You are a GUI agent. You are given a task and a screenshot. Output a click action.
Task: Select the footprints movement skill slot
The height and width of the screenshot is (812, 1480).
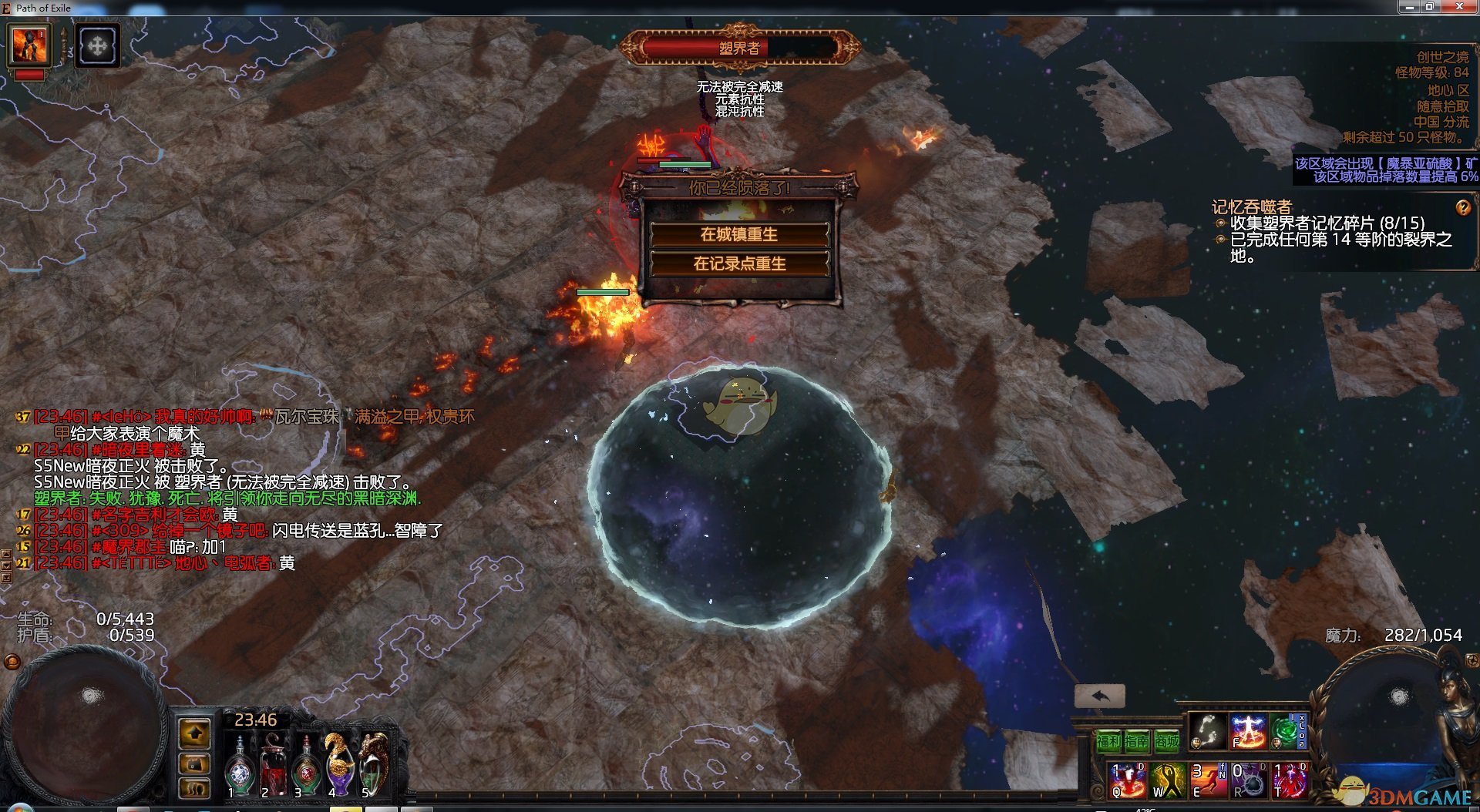[x=1207, y=731]
